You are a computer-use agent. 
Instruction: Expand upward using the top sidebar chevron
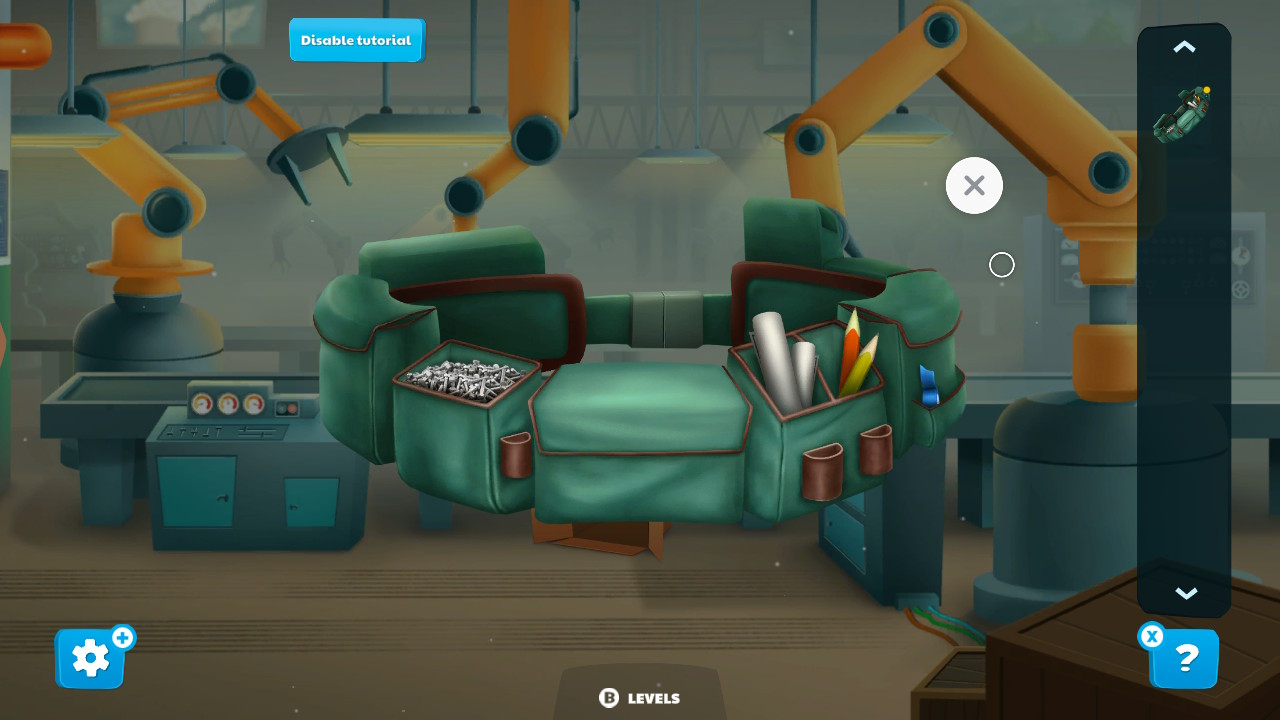pyautogui.click(x=1184, y=46)
